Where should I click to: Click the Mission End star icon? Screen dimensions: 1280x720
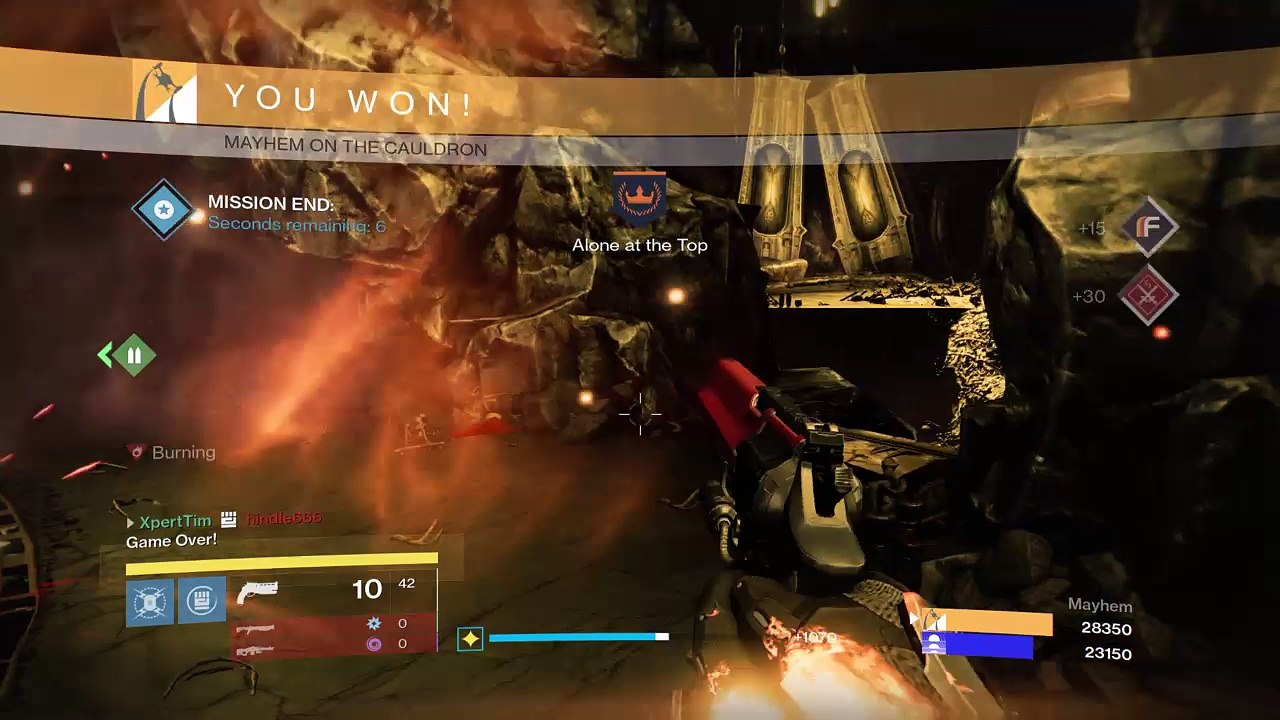164,210
